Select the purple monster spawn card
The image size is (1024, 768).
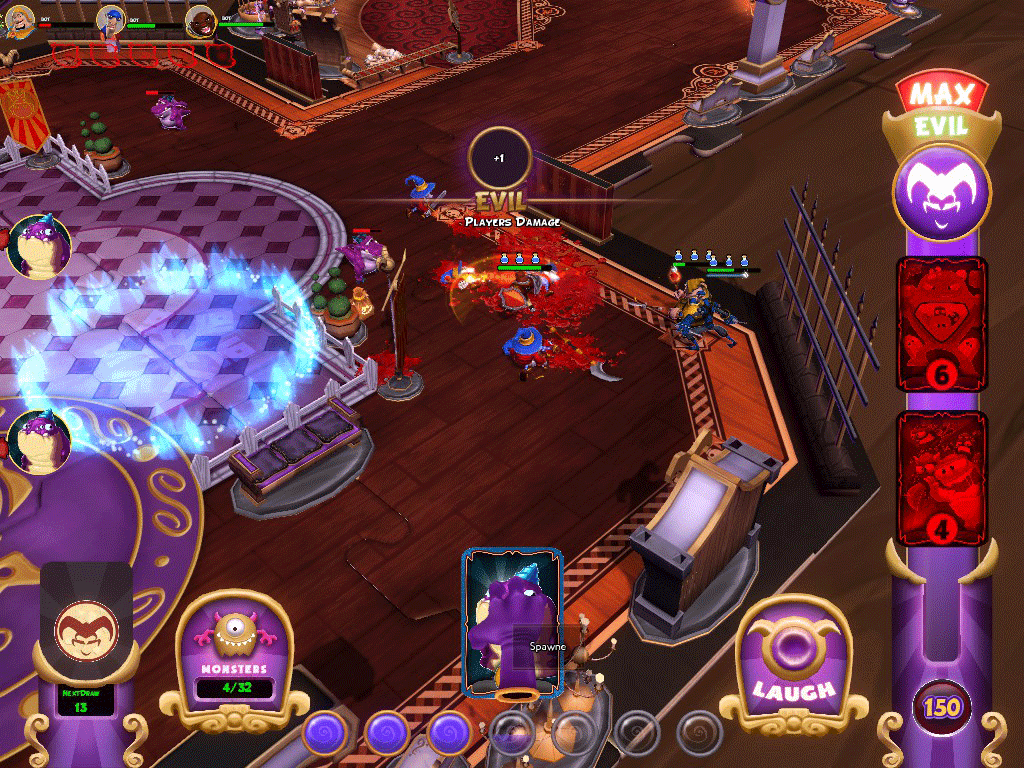point(511,621)
